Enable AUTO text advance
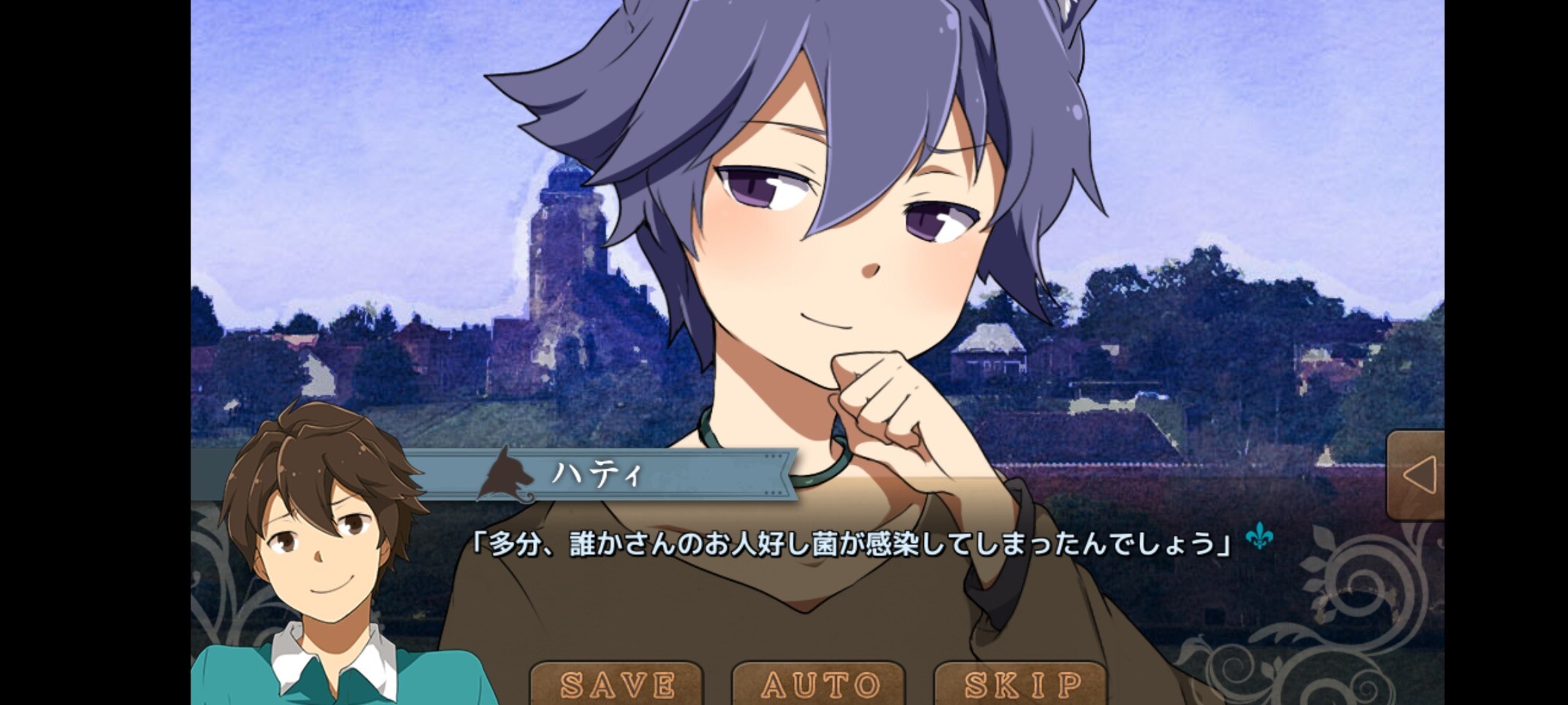 (x=819, y=685)
